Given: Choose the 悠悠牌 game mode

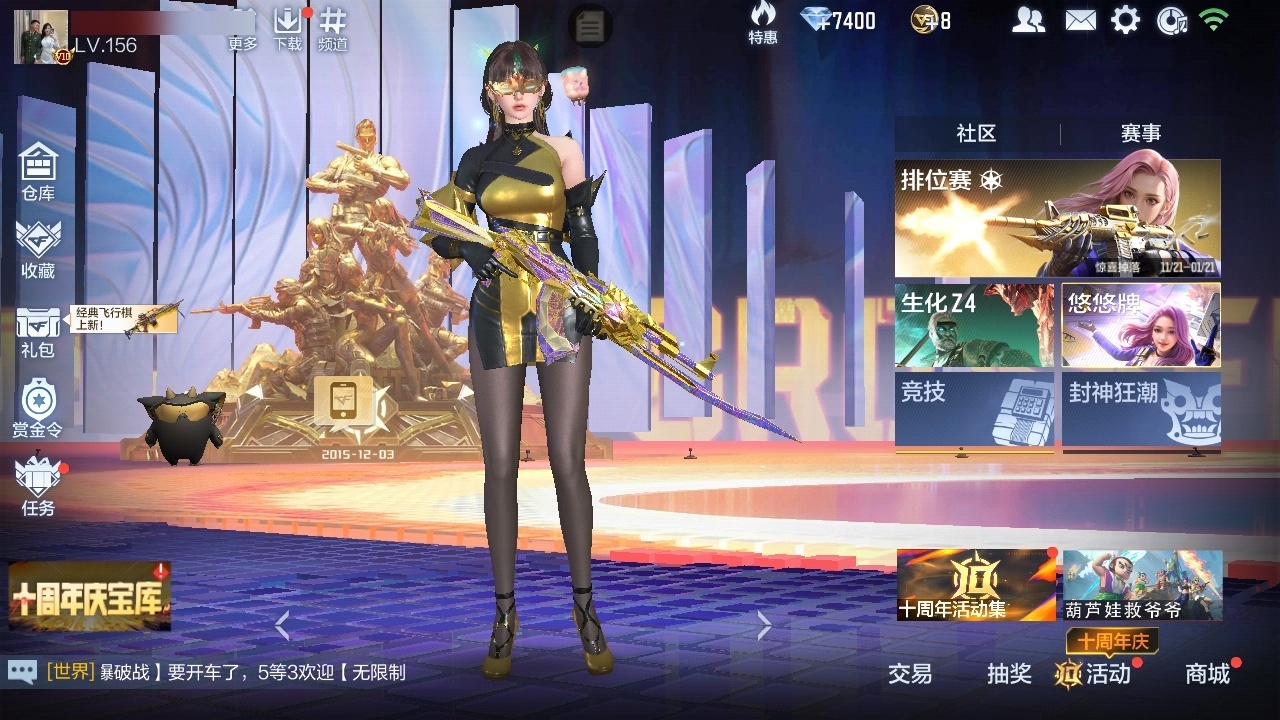Looking at the screenshot, I should (1141, 325).
